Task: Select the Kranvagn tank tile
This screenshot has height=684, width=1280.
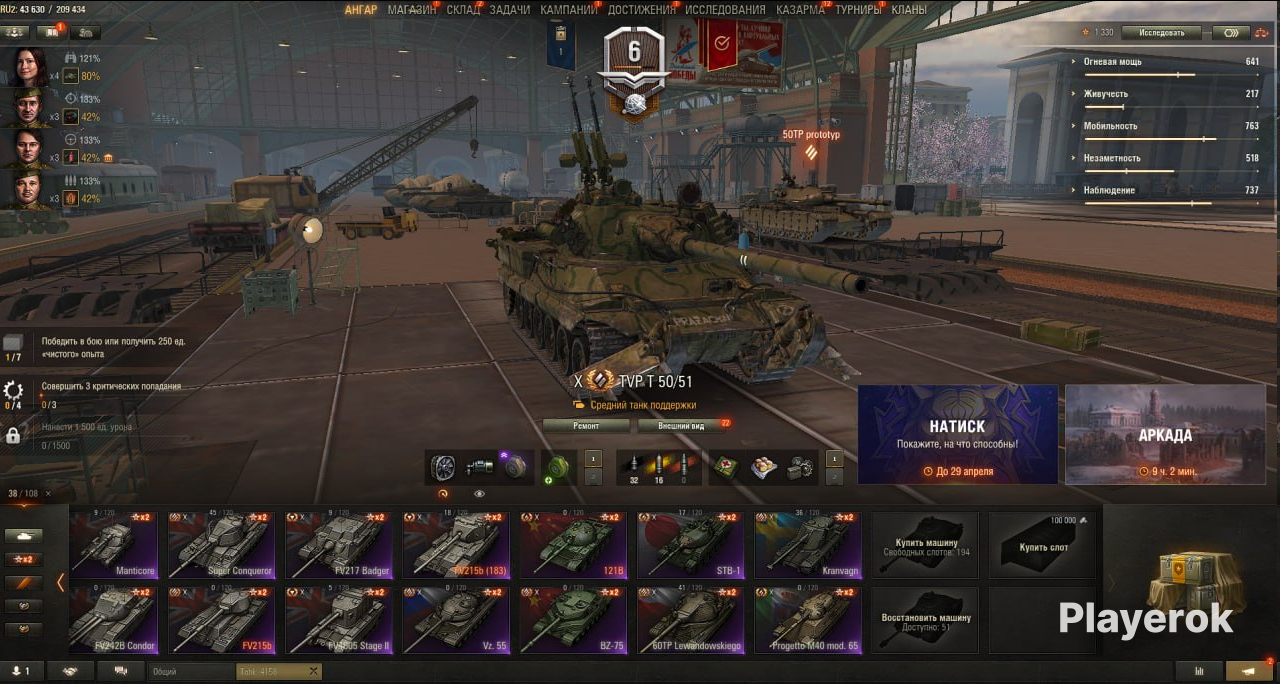Action: tap(808, 545)
